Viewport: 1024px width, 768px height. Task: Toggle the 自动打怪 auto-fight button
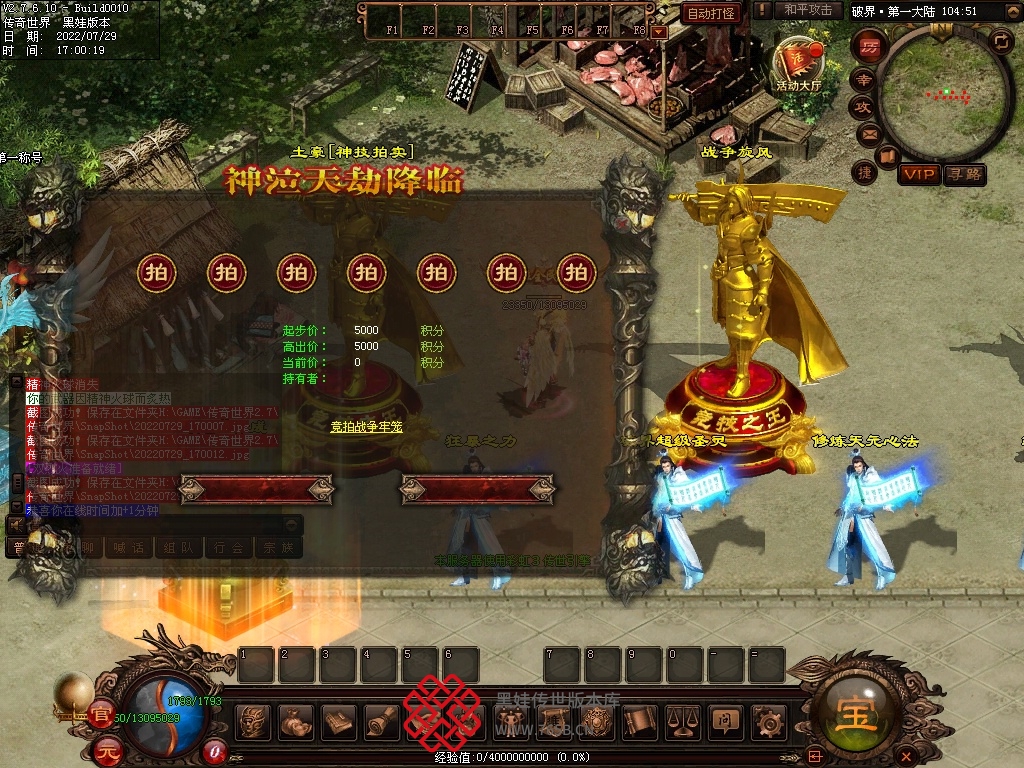pyautogui.click(x=711, y=13)
